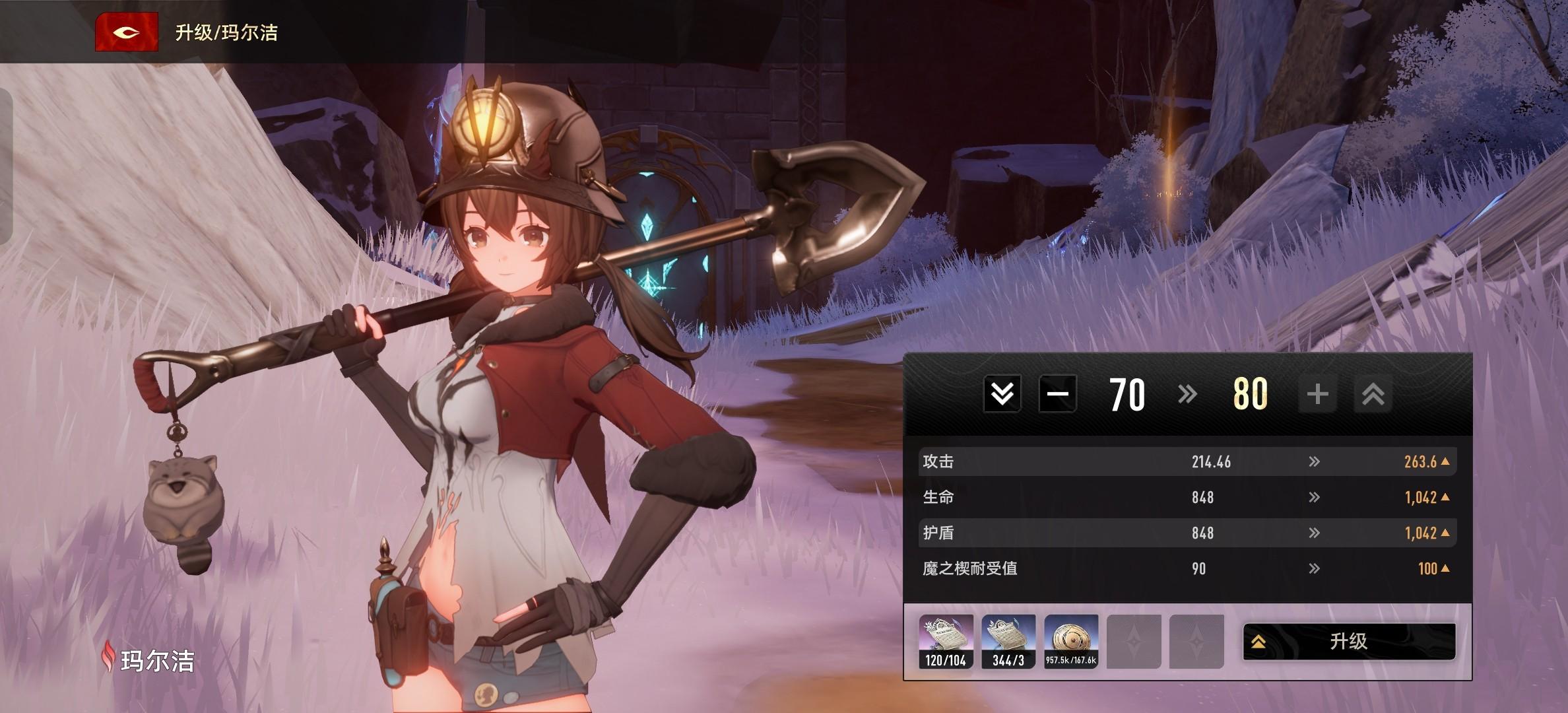
Task: Set target level to maximum with double-up arrow
Action: click(1373, 394)
